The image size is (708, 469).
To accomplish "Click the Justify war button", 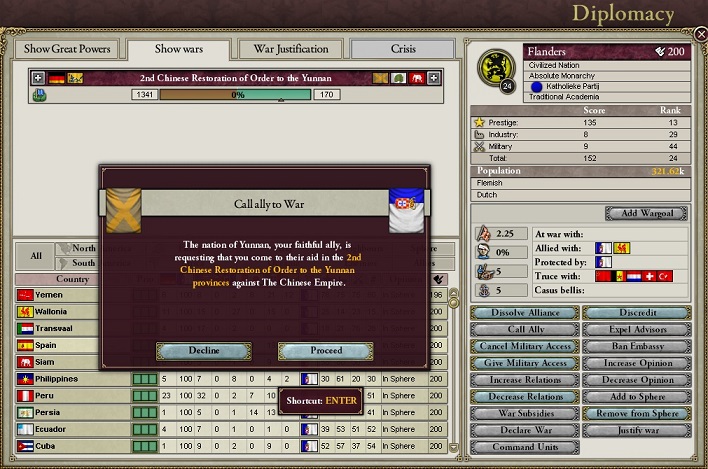I will click(x=637, y=430).
